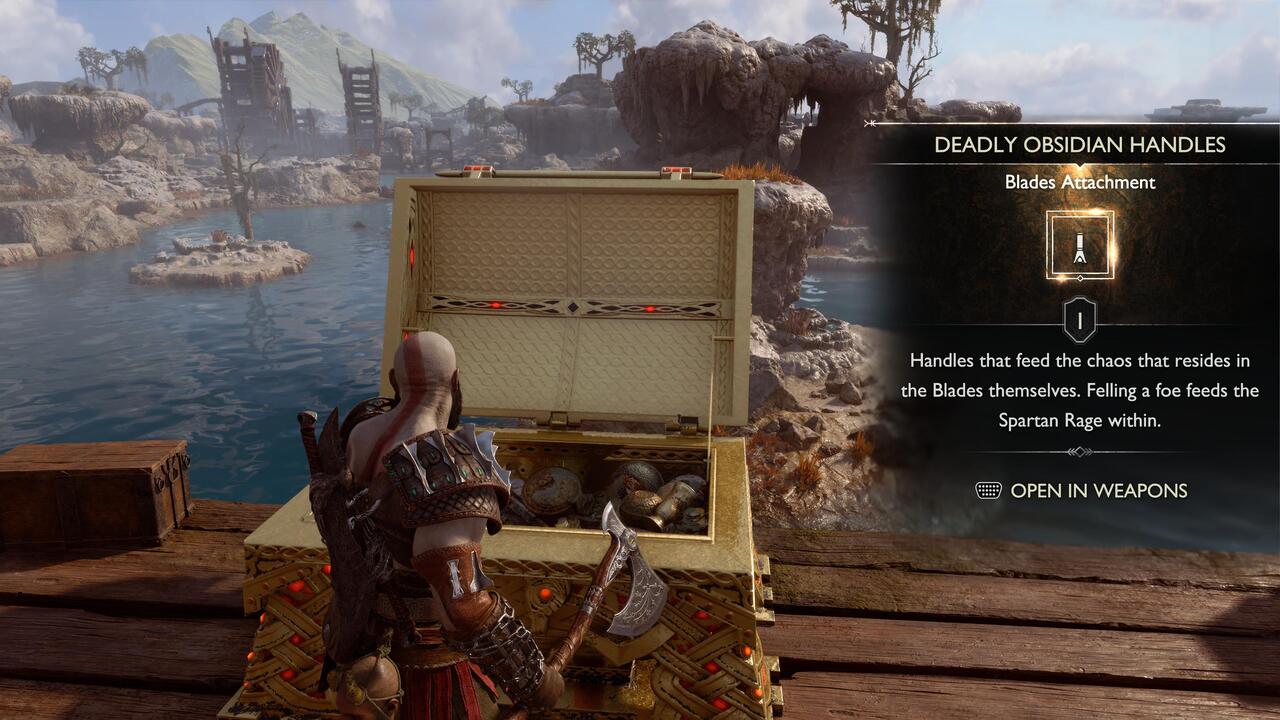This screenshot has height=720, width=1280.
Task: Click the Open In Weapons prompt
Action: click(x=1102, y=490)
